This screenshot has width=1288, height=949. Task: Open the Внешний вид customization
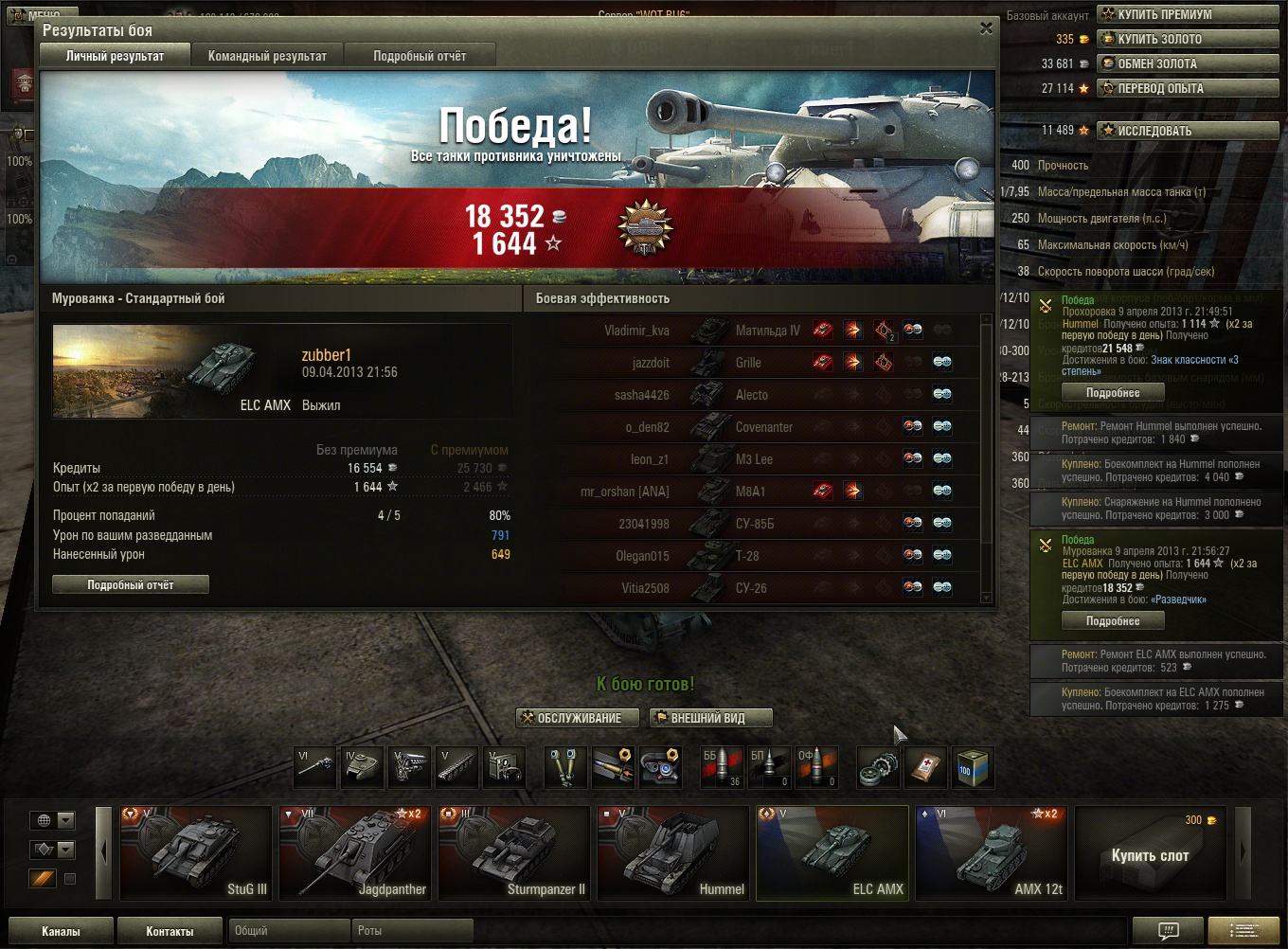pos(710,718)
